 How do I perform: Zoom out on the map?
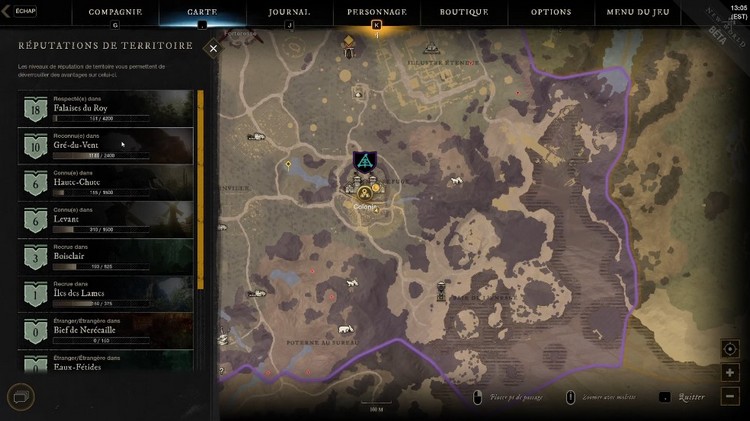730,396
